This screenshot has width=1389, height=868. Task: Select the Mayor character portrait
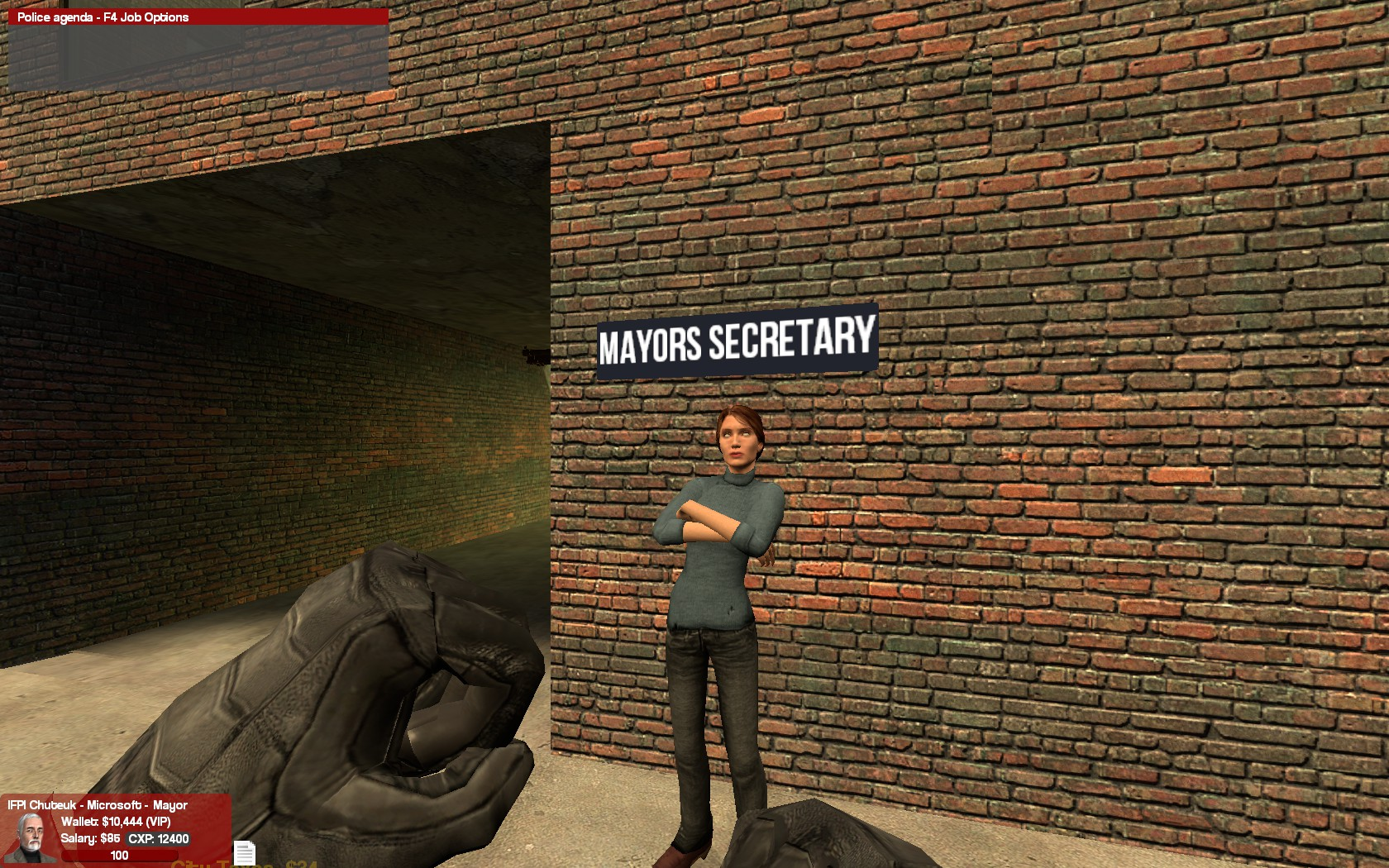click(x=30, y=837)
